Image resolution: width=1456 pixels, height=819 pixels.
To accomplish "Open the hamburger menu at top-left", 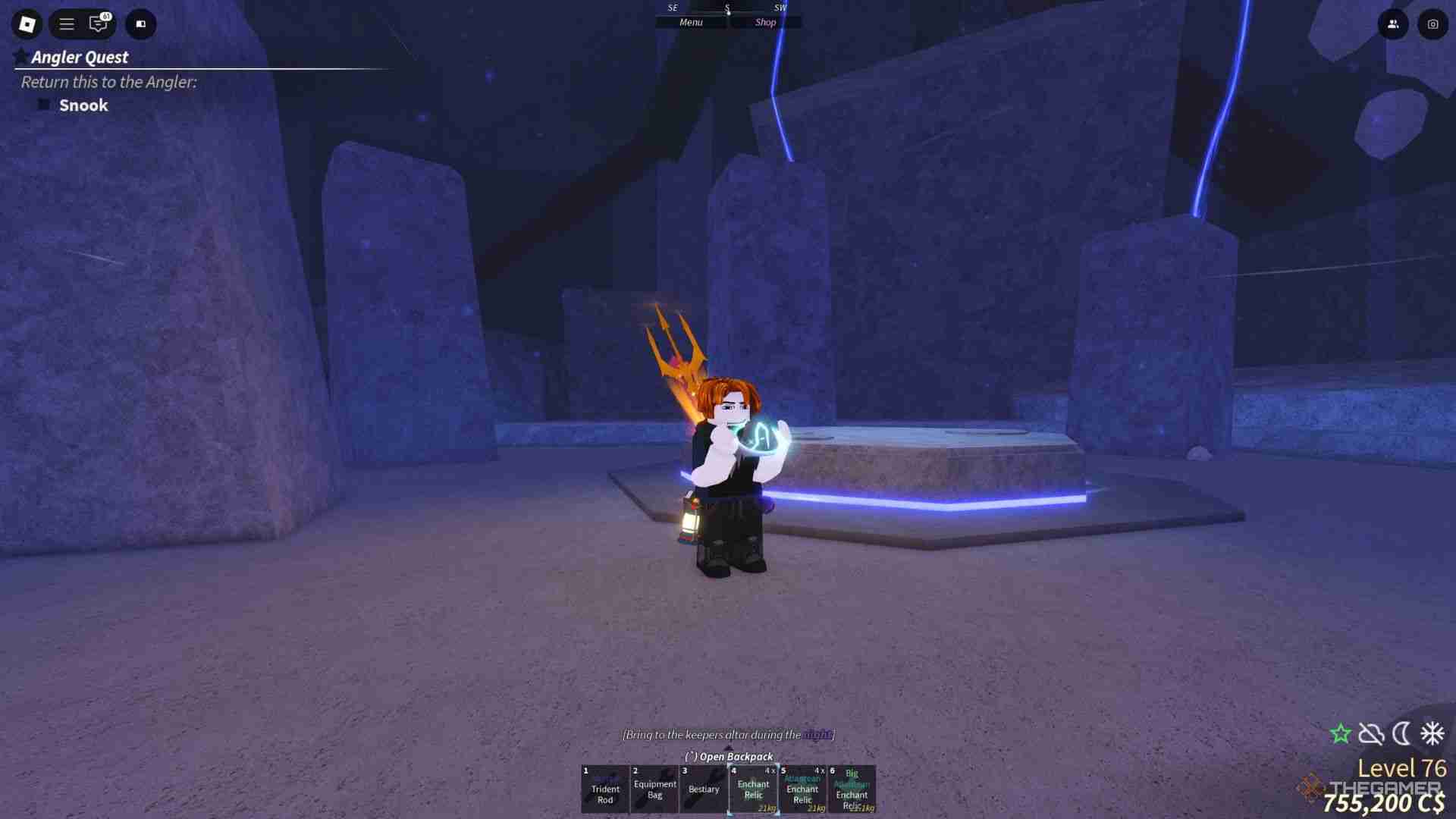I will (x=66, y=24).
